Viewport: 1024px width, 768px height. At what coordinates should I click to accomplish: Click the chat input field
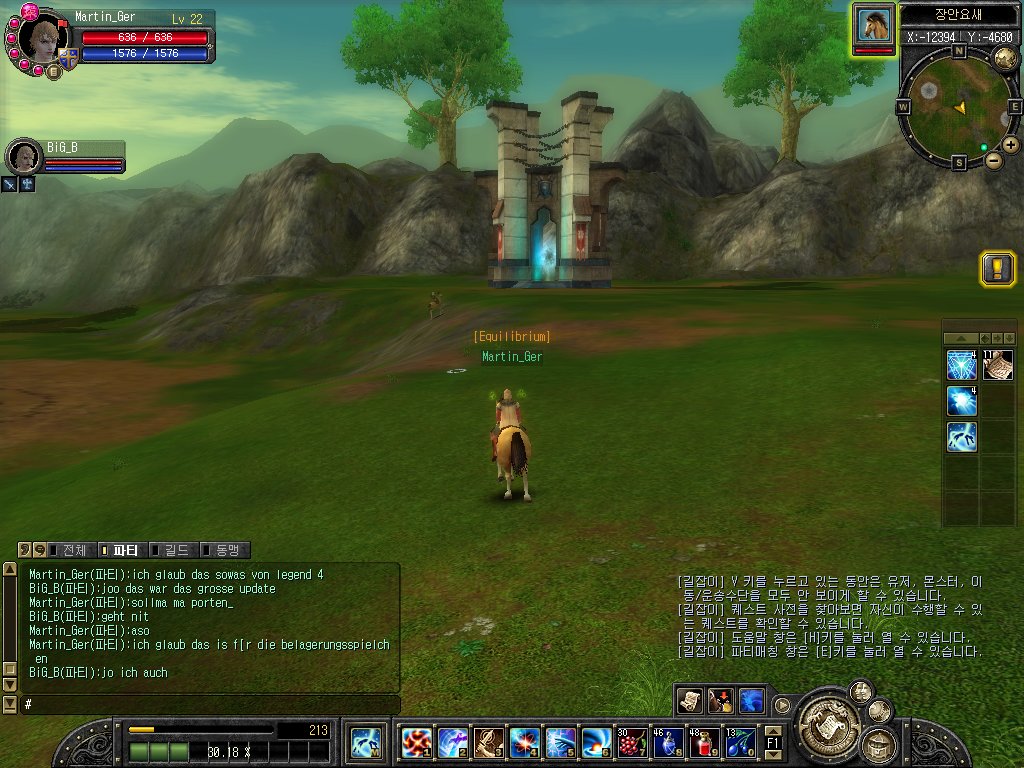click(210, 705)
